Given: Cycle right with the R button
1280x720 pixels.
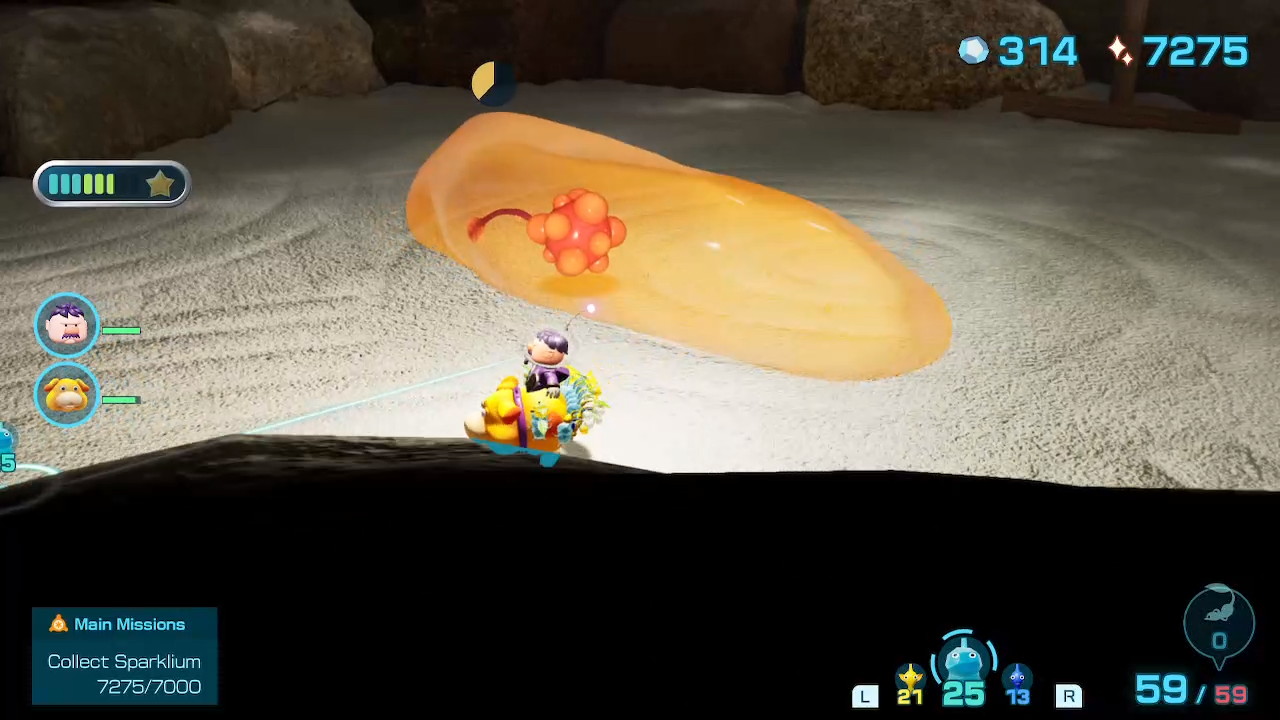Looking at the screenshot, I should pyautogui.click(x=1069, y=695).
